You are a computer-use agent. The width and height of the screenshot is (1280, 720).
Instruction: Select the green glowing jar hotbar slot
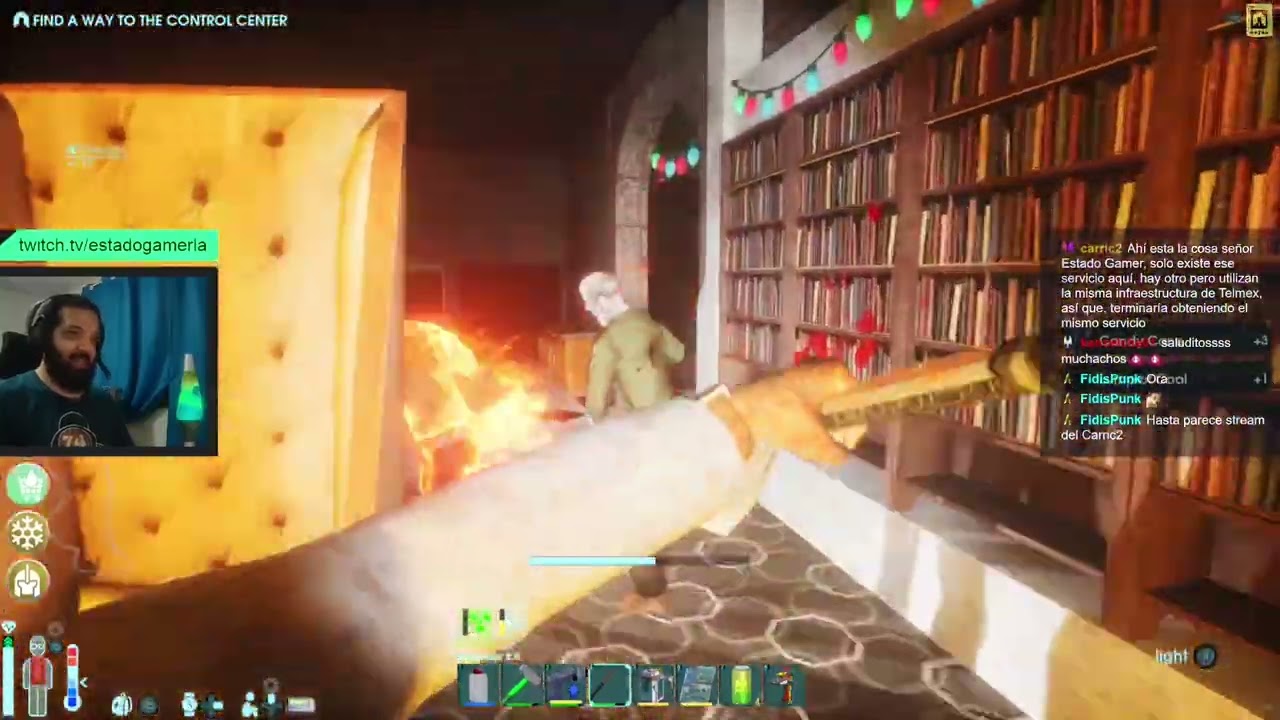[x=741, y=687]
